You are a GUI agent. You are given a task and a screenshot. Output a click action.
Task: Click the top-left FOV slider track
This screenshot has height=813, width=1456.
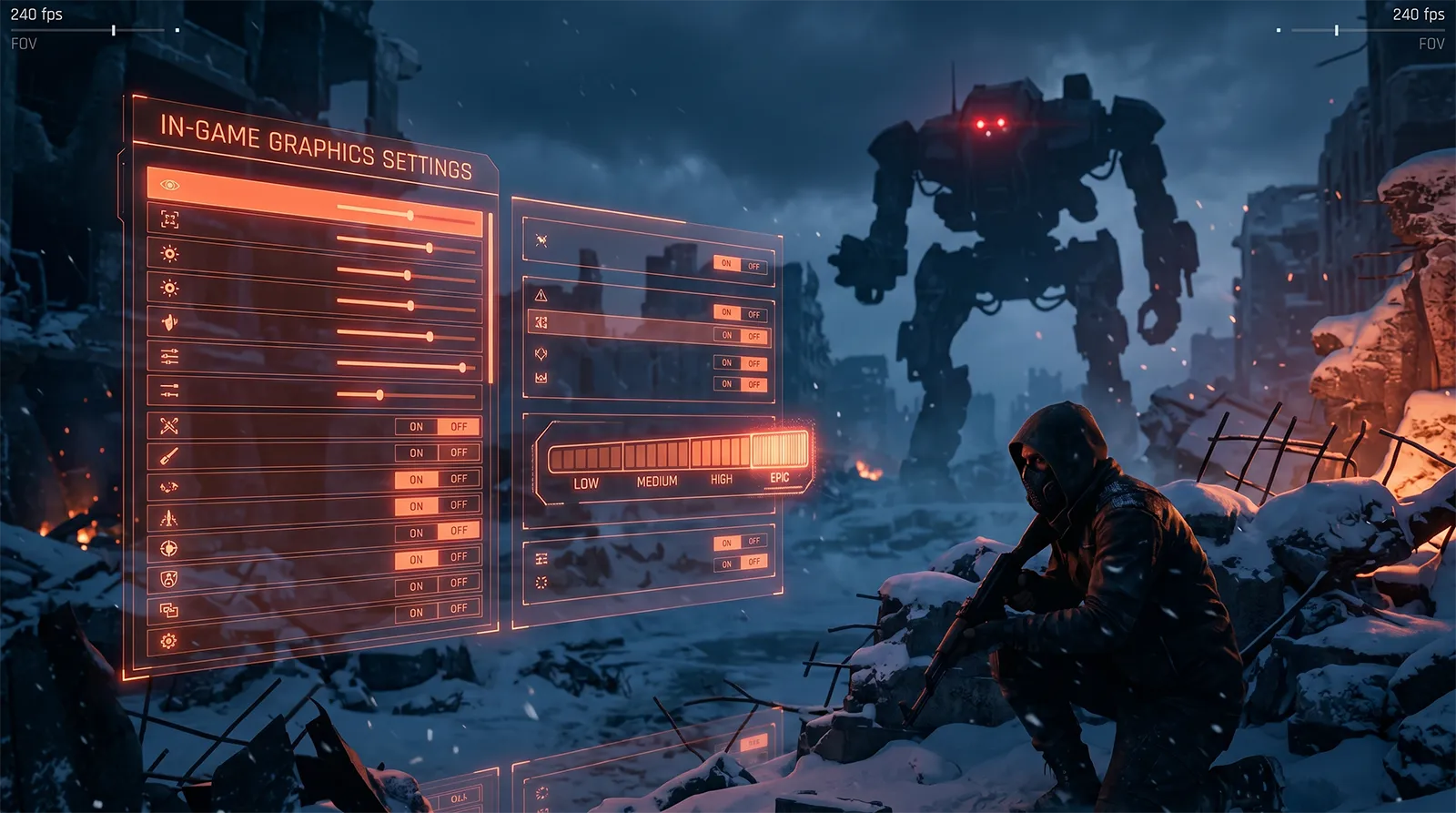[x=91, y=30]
